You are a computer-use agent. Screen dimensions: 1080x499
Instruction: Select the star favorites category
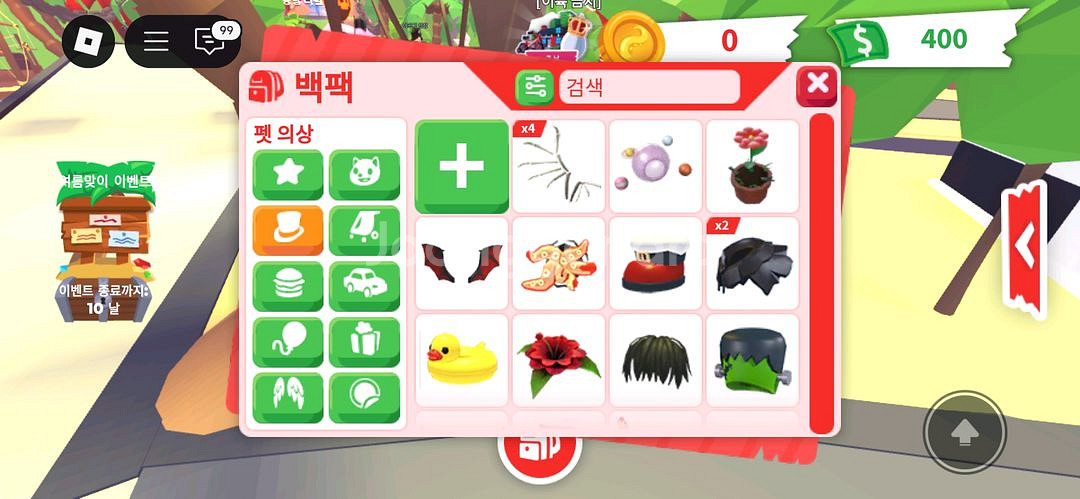coord(287,175)
